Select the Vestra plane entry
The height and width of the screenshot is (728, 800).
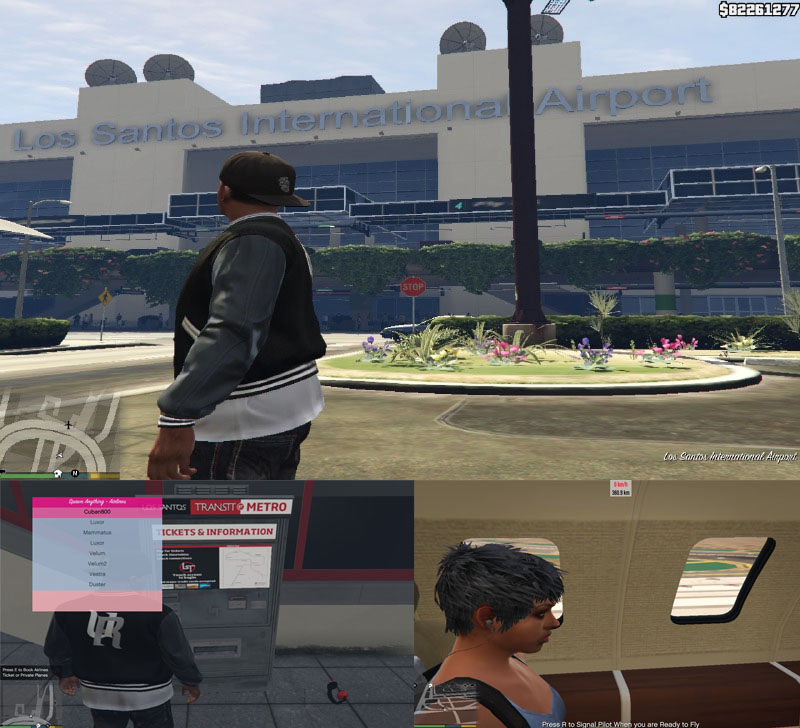click(97, 574)
